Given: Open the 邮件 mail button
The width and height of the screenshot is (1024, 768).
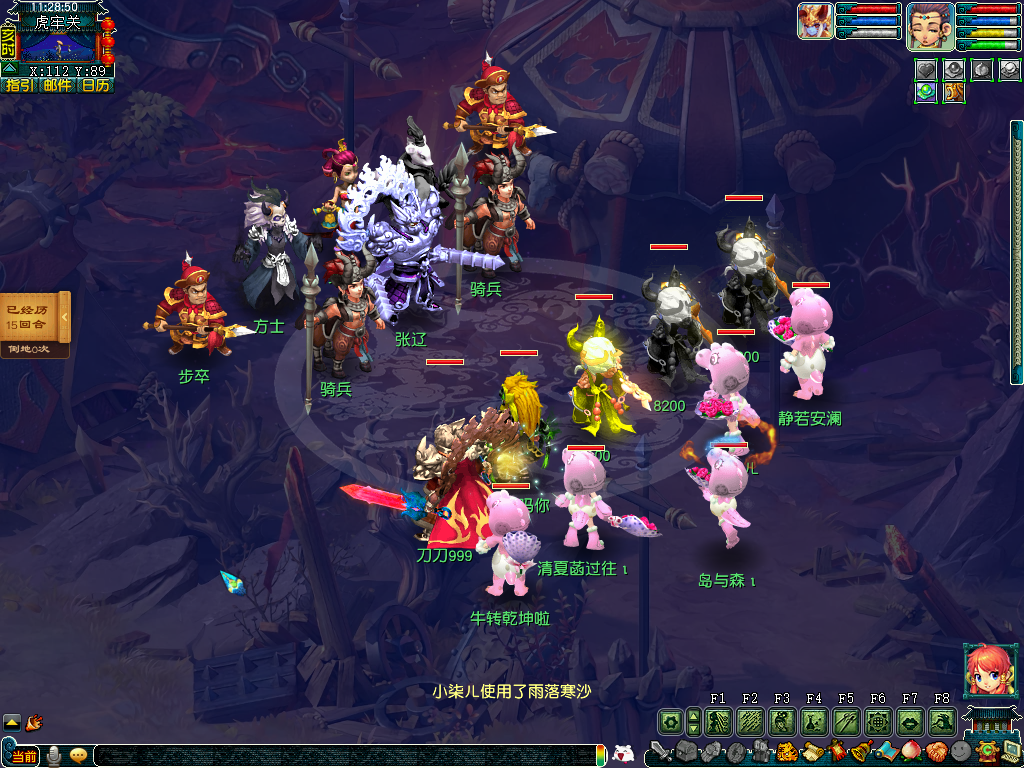Looking at the screenshot, I should (x=57, y=85).
